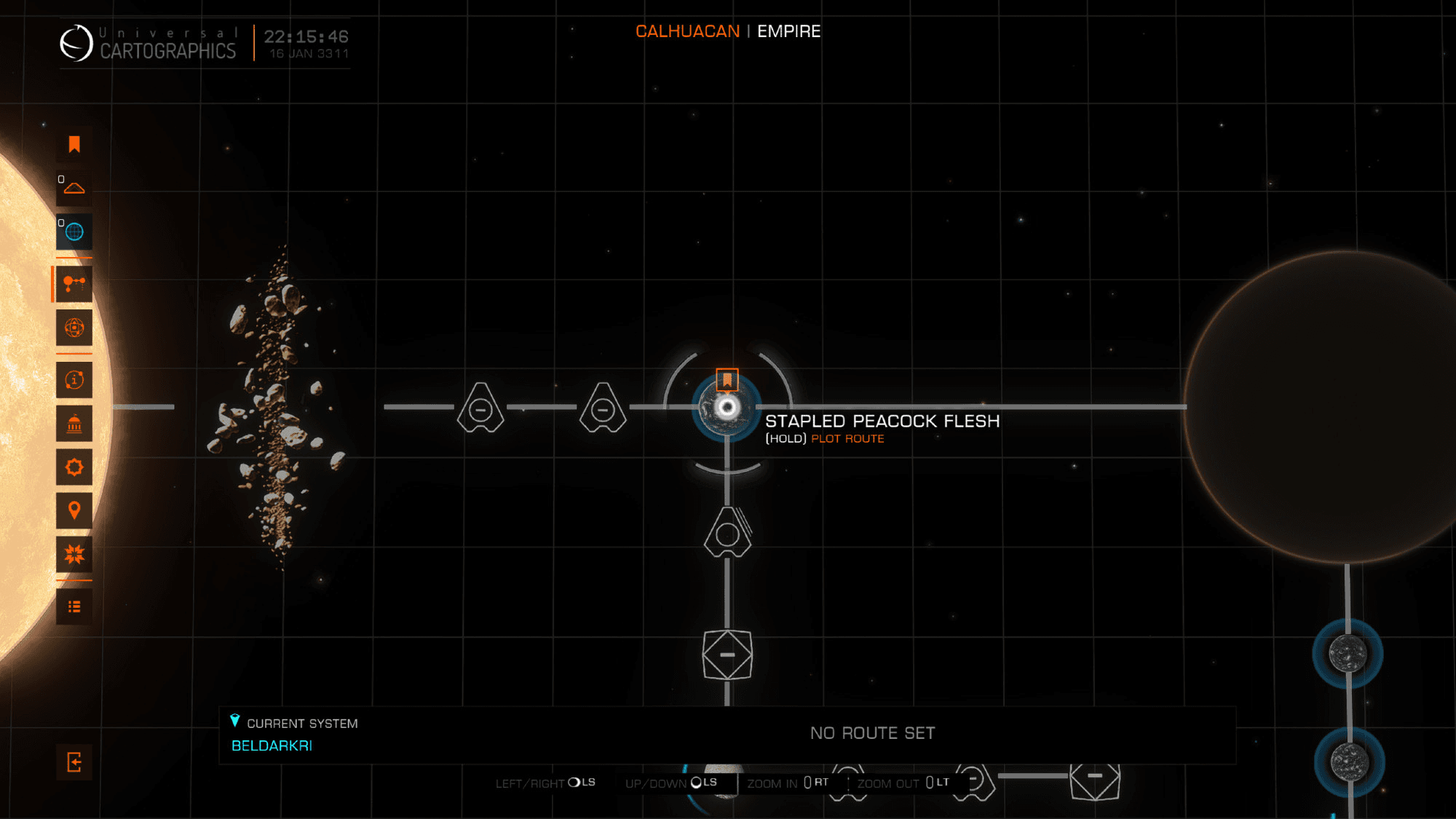Open the bookmarks panel in the sidebar
Screen dimensions: 1456x819
point(74,144)
